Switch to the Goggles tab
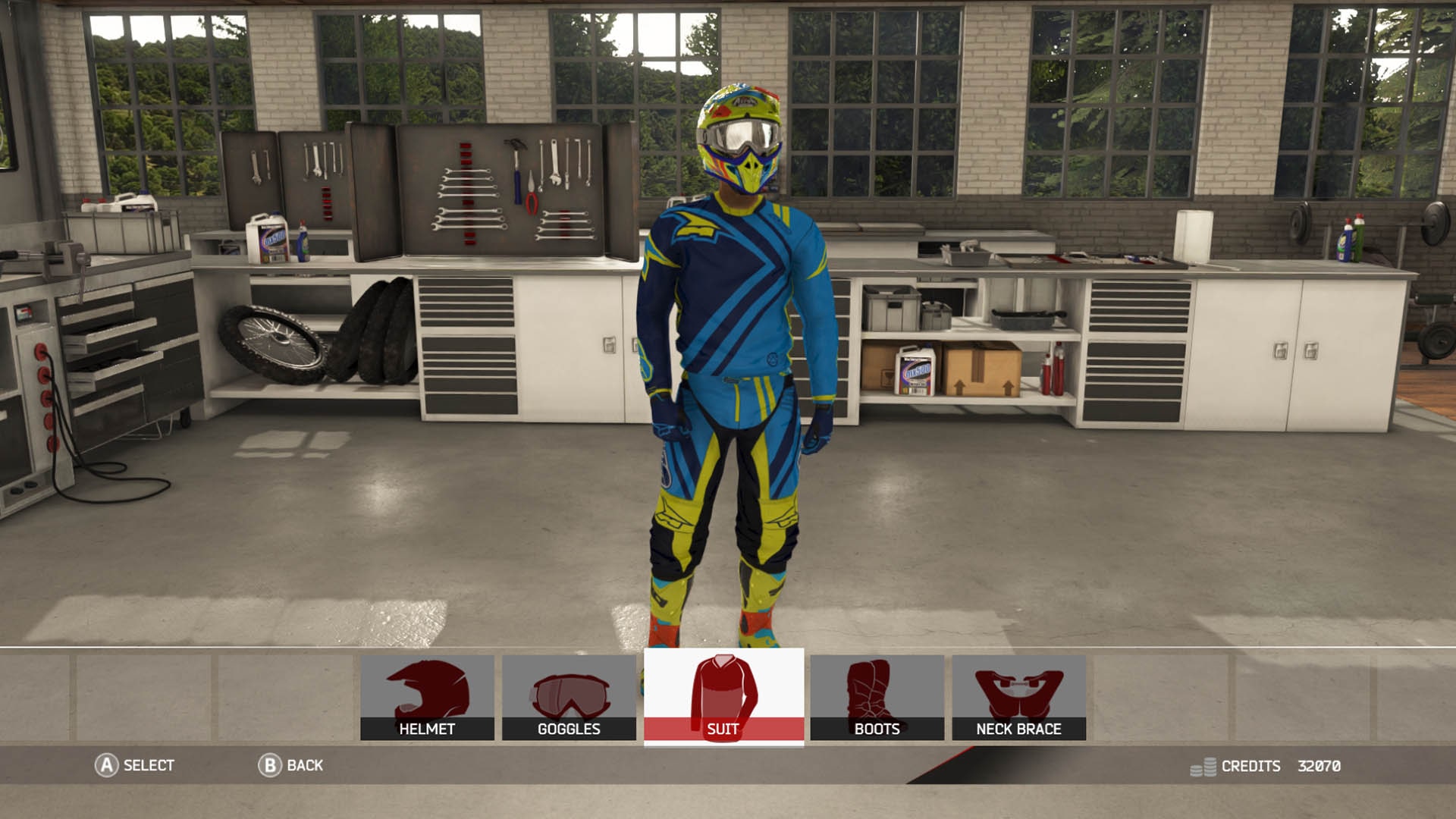The height and width of the screenshot is (819, 1456). (570, 698)
